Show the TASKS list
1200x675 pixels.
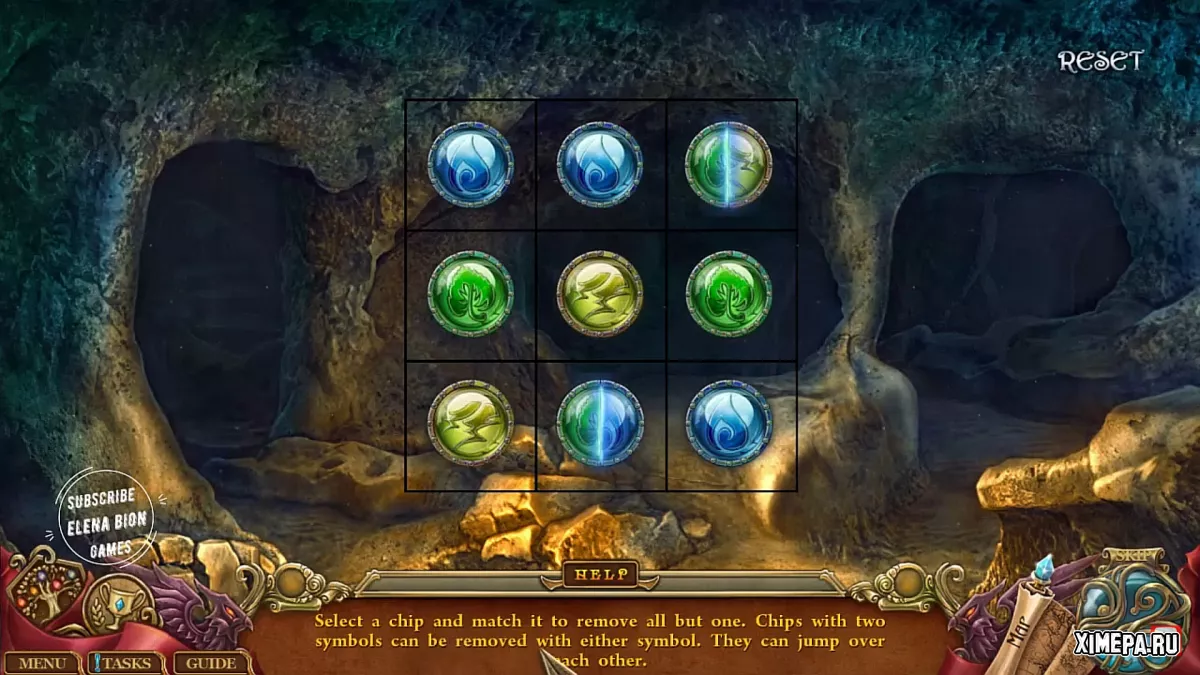[127, 663]
